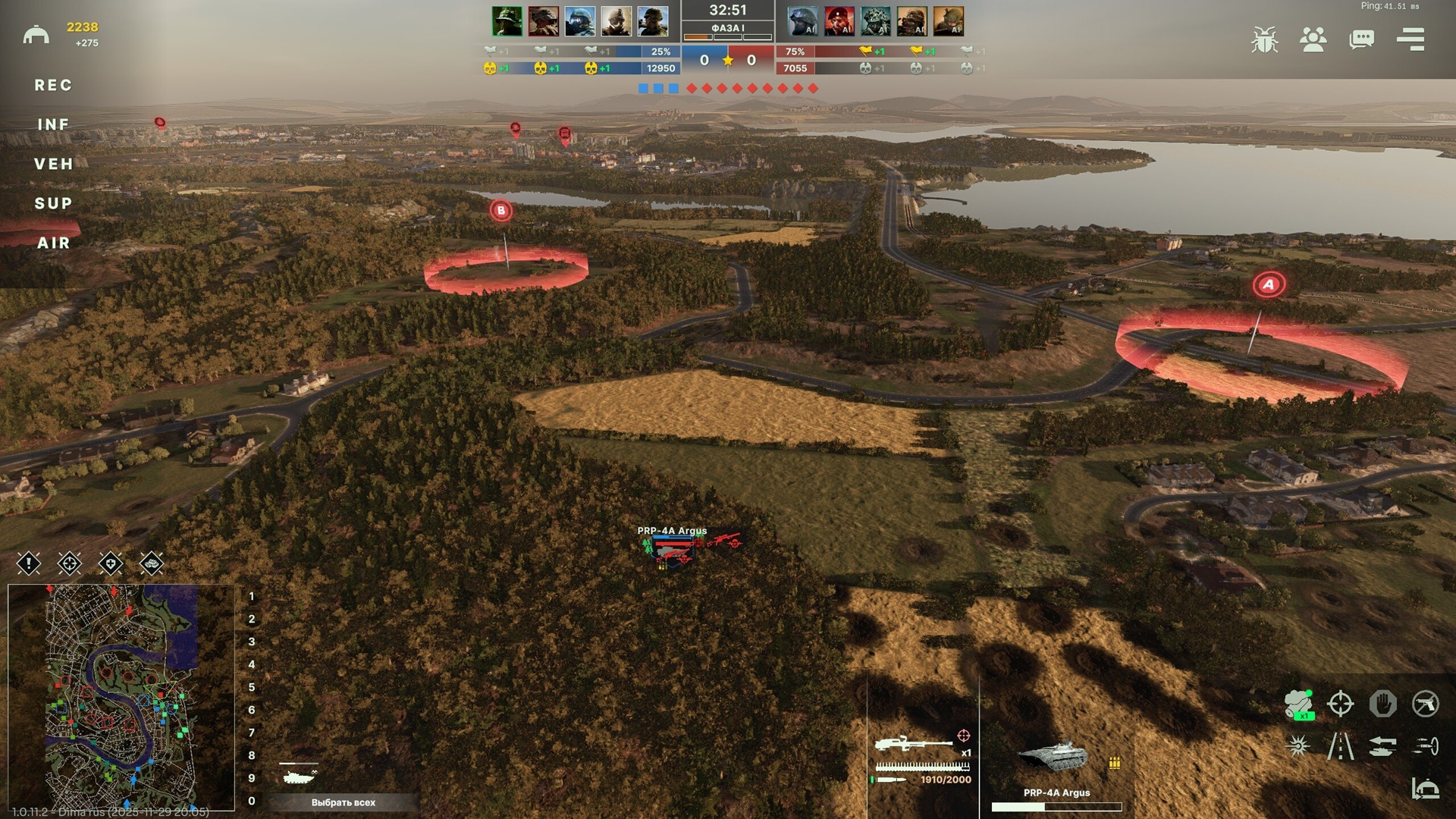This screenshot has width=1456, height=819.
Task: Activate the reverse tank movement order
Action: 1382,747
